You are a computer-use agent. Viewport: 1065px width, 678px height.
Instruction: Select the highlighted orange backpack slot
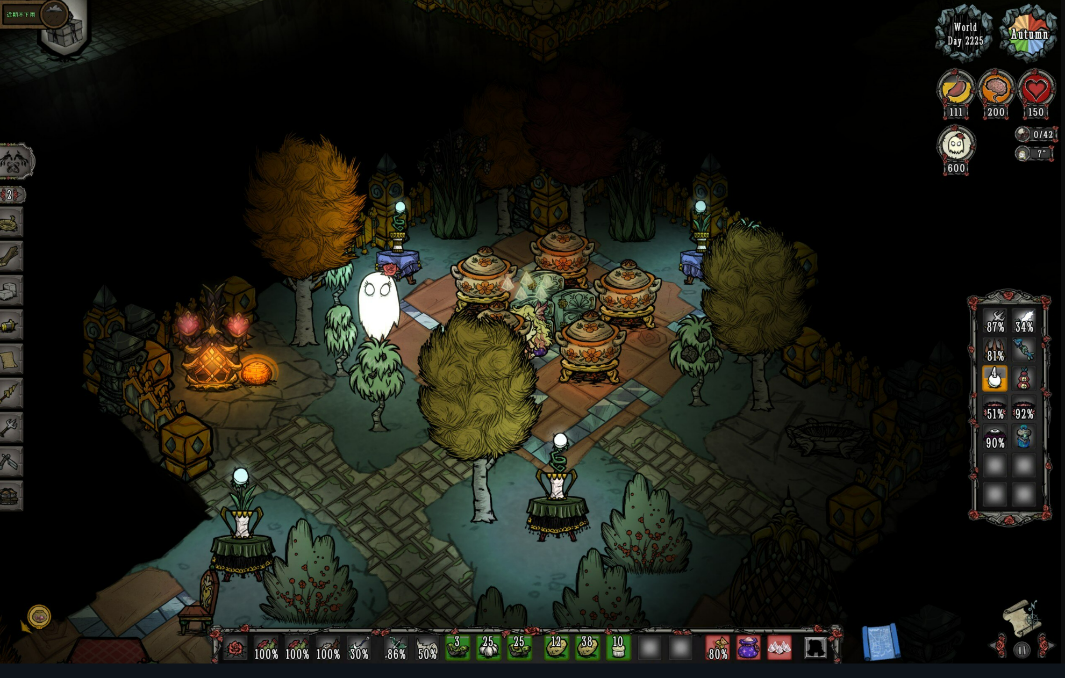point(995,379)
